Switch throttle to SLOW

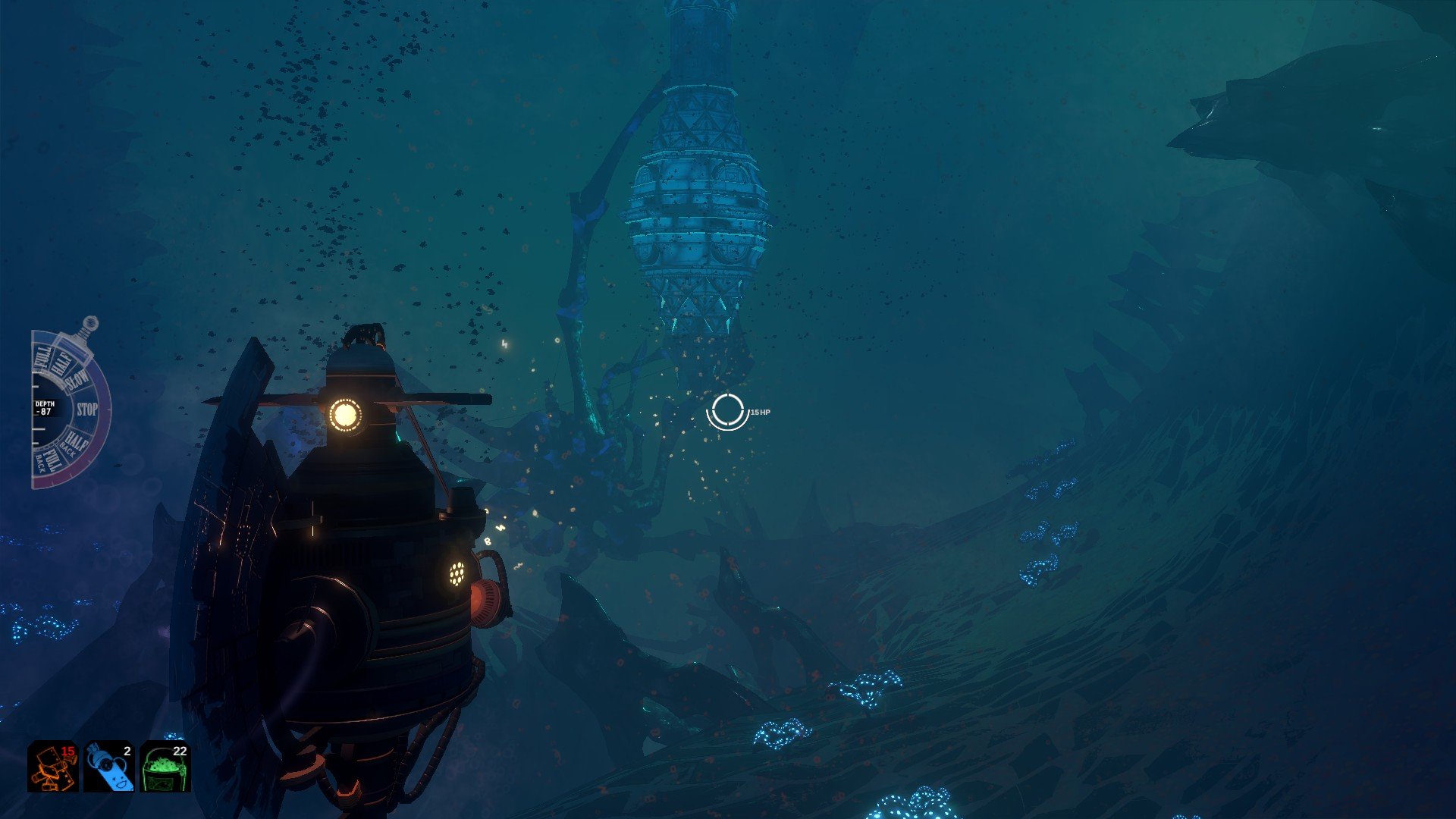pos(76,379)
